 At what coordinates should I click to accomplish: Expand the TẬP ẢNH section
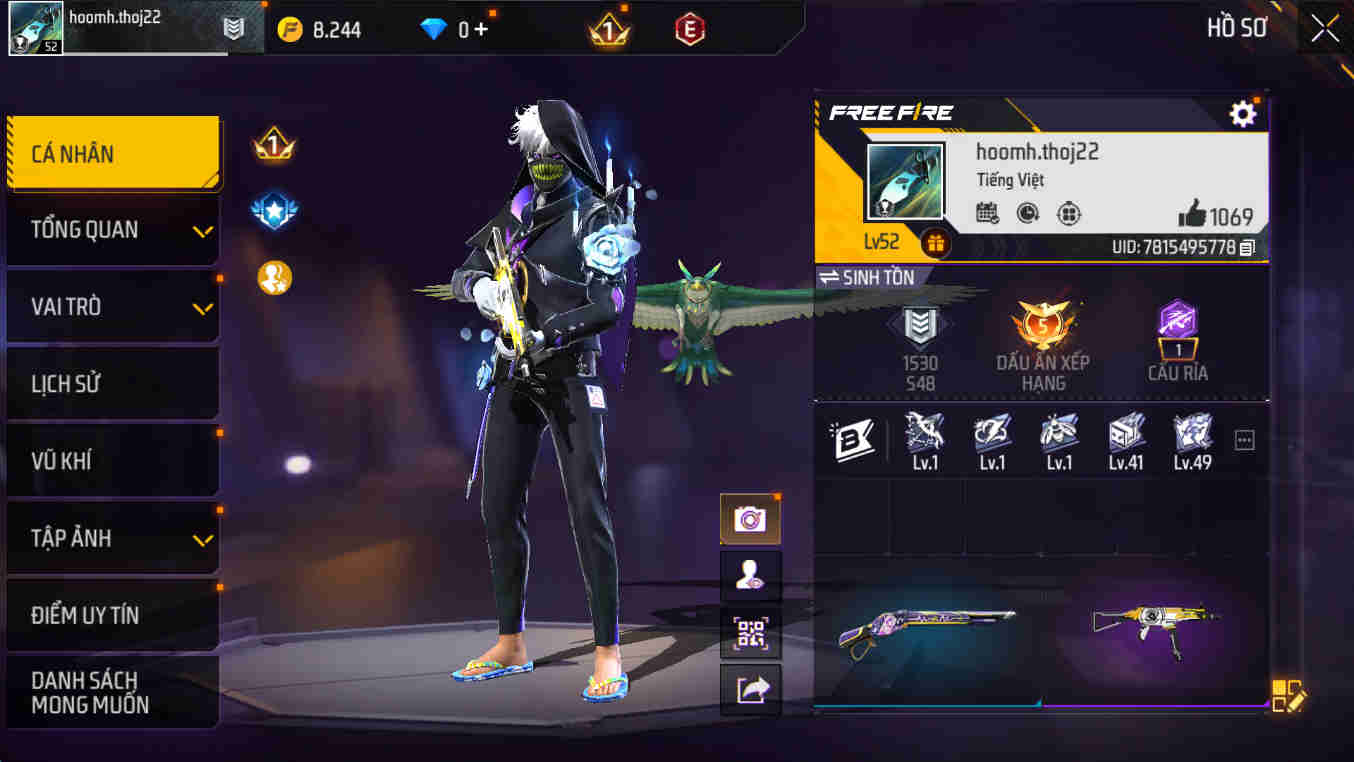(x=113, y=537)
